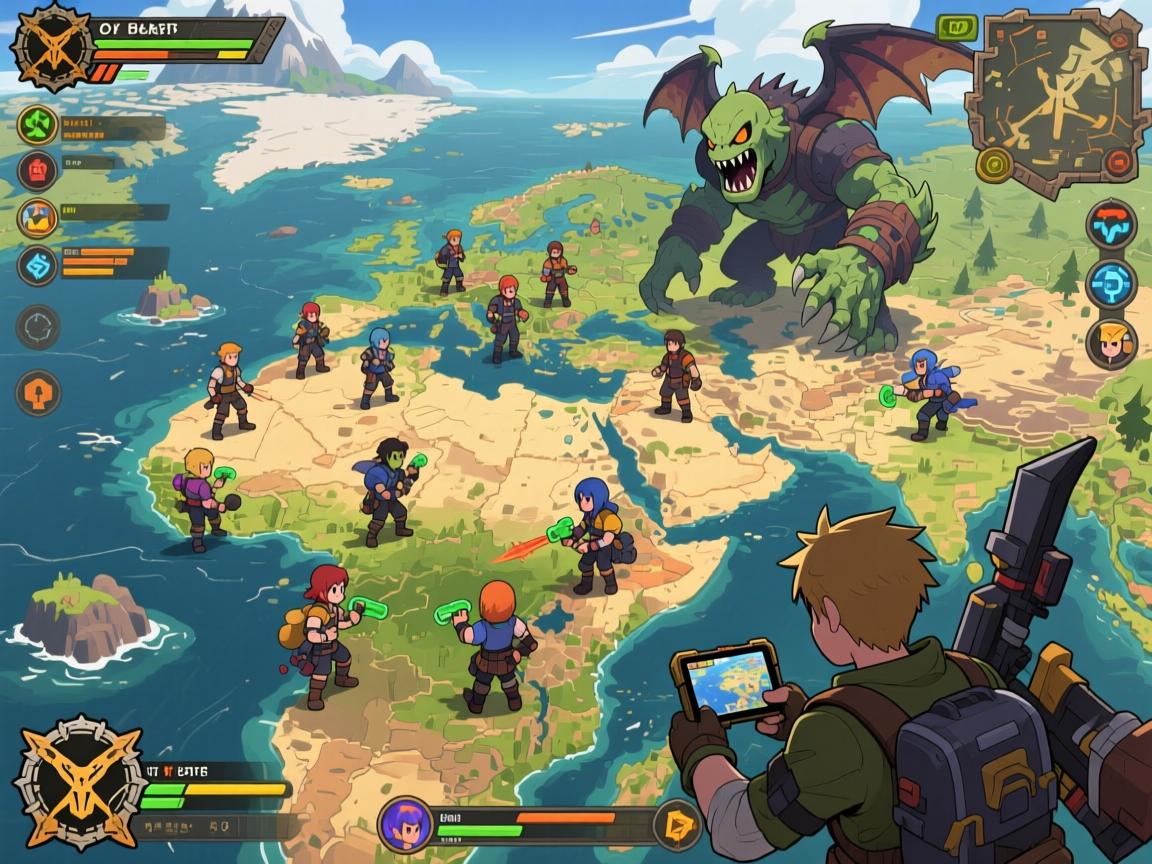This screenshot has width=1152, height=864.
Task: Click the orange arrow button on bottom bar
Action: 676,825
